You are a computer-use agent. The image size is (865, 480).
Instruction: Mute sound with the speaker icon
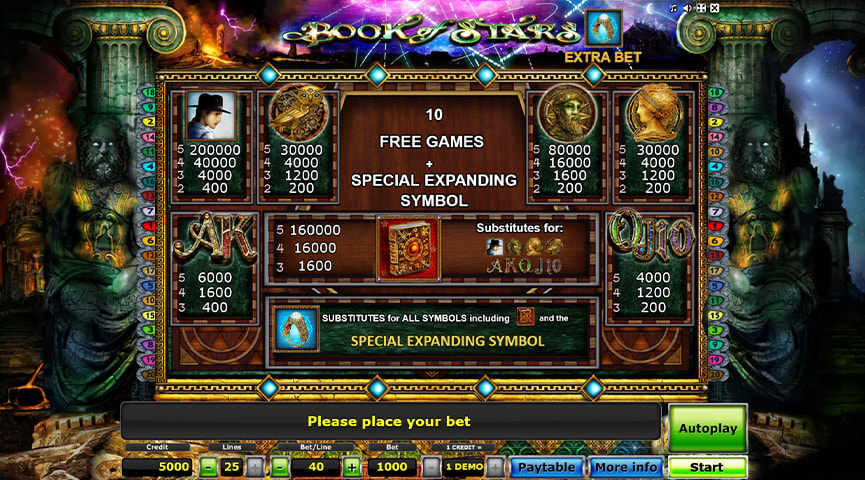(687, 8)
